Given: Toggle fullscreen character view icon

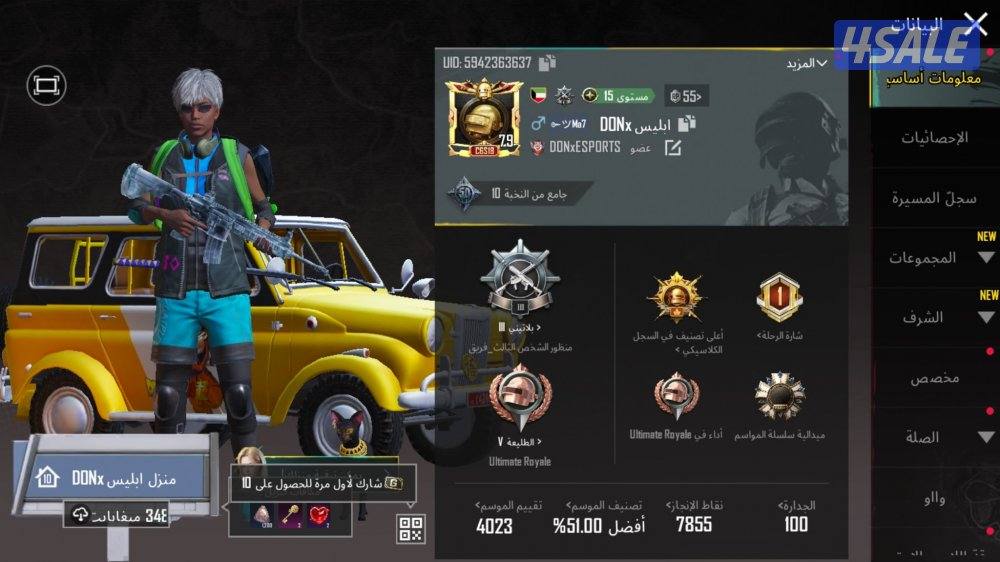Looking at the screenshot, I should [x=46, y=86].
